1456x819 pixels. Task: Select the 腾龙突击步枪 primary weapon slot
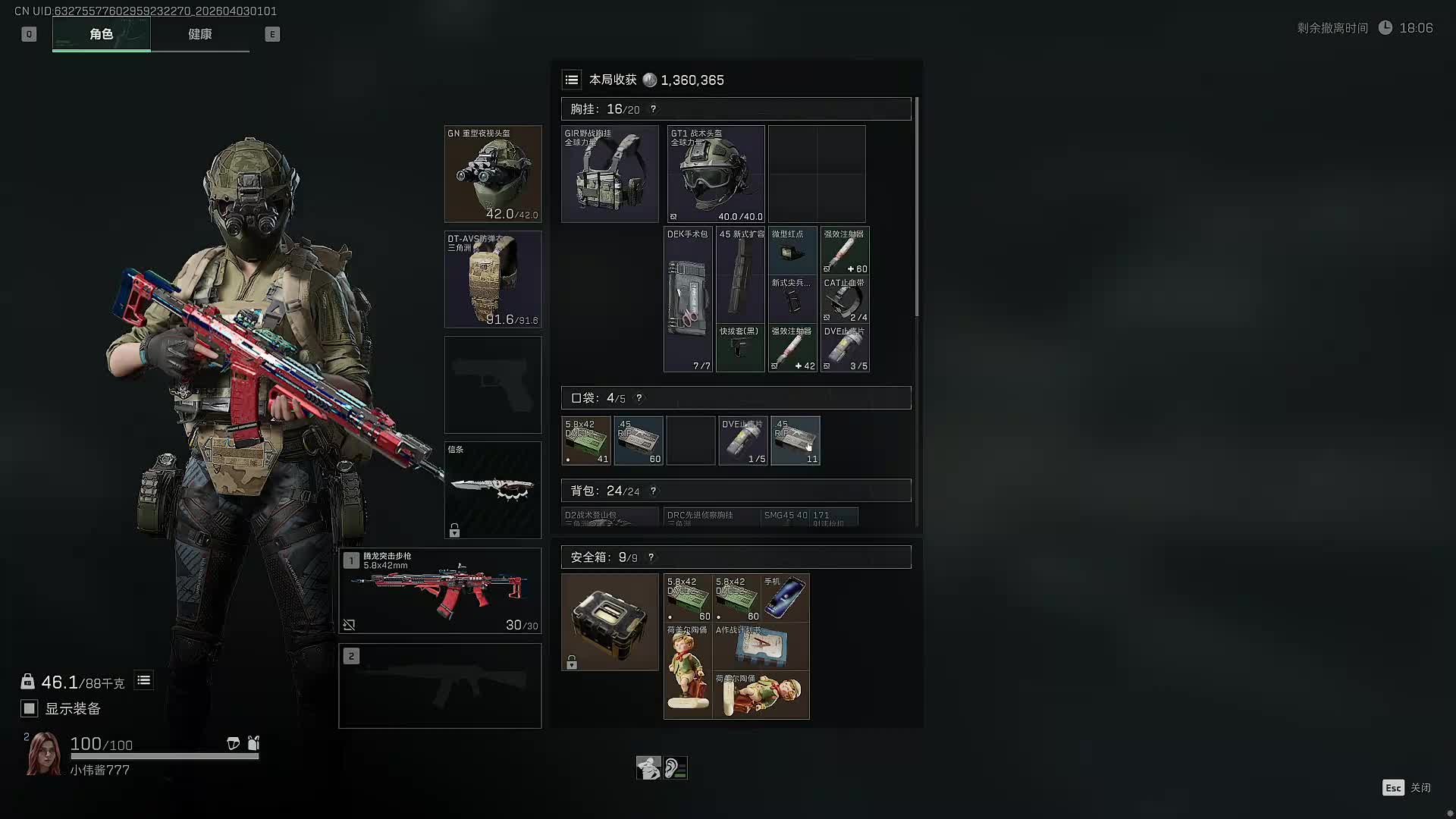[x=440, y=591]
